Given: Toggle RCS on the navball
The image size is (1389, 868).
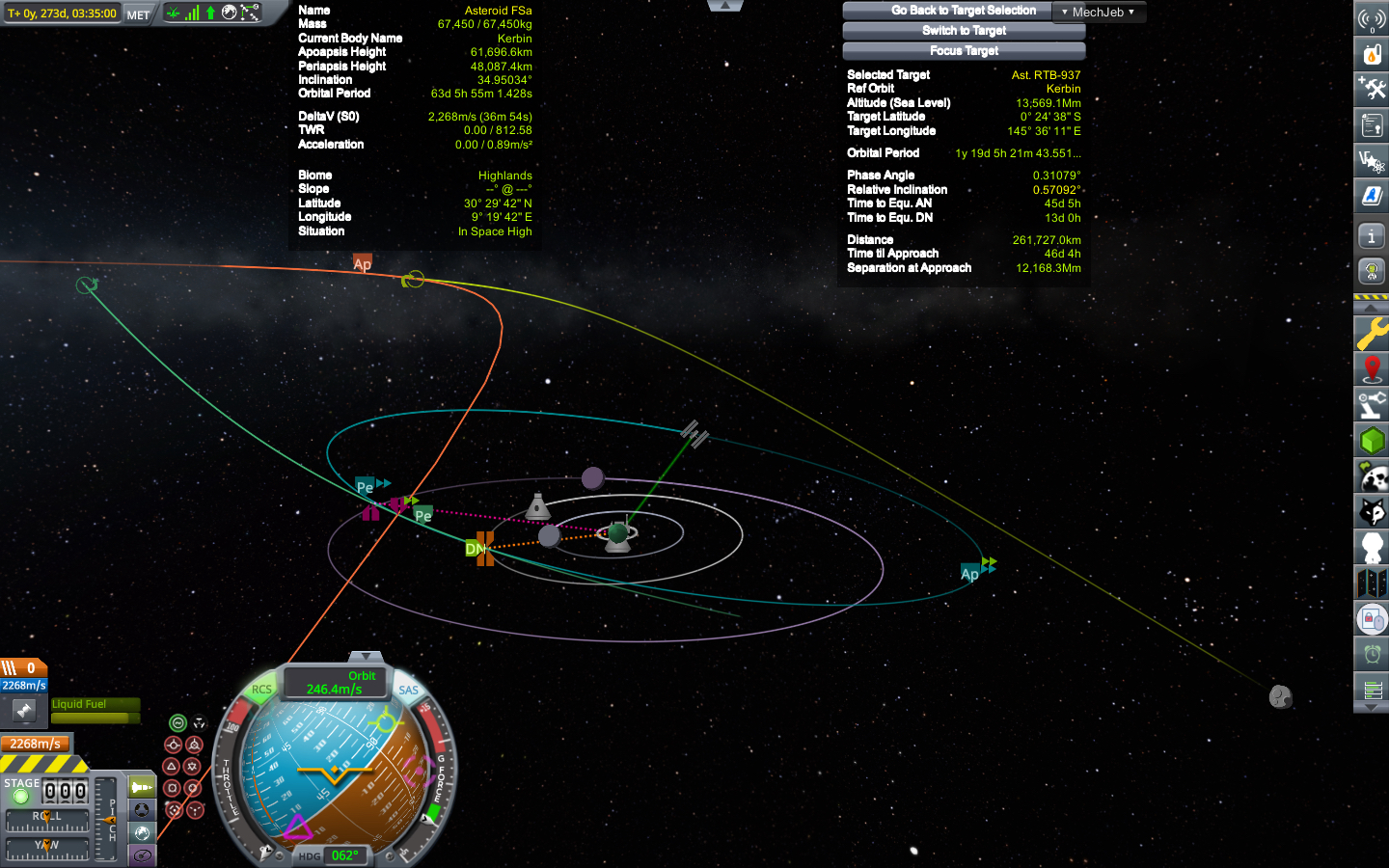Looking at the screenshot, I should tap(261, 690).
